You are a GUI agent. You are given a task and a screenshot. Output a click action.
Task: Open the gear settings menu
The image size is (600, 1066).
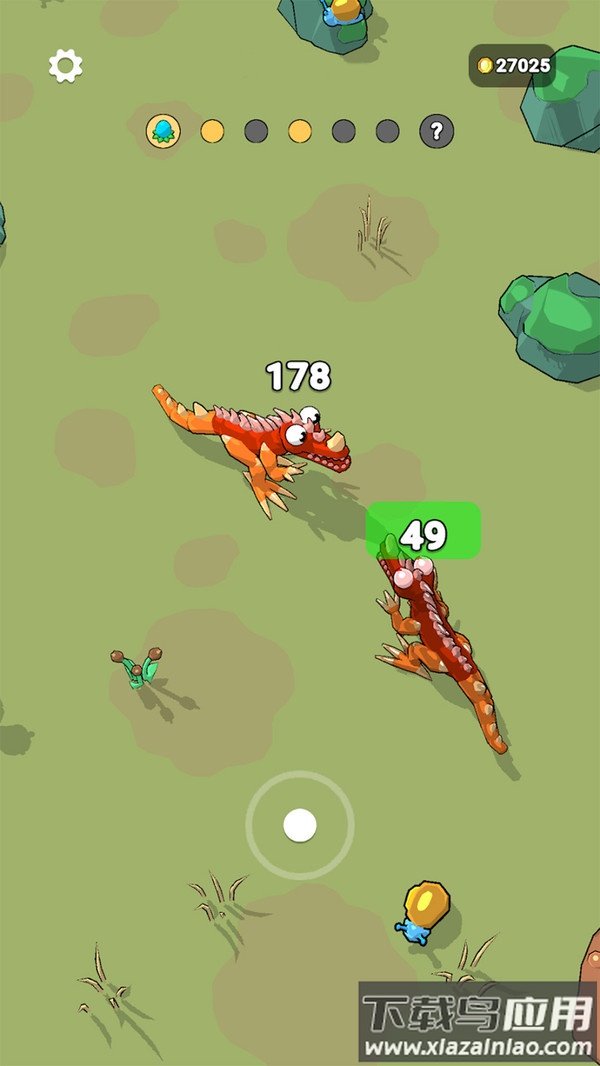66,66
